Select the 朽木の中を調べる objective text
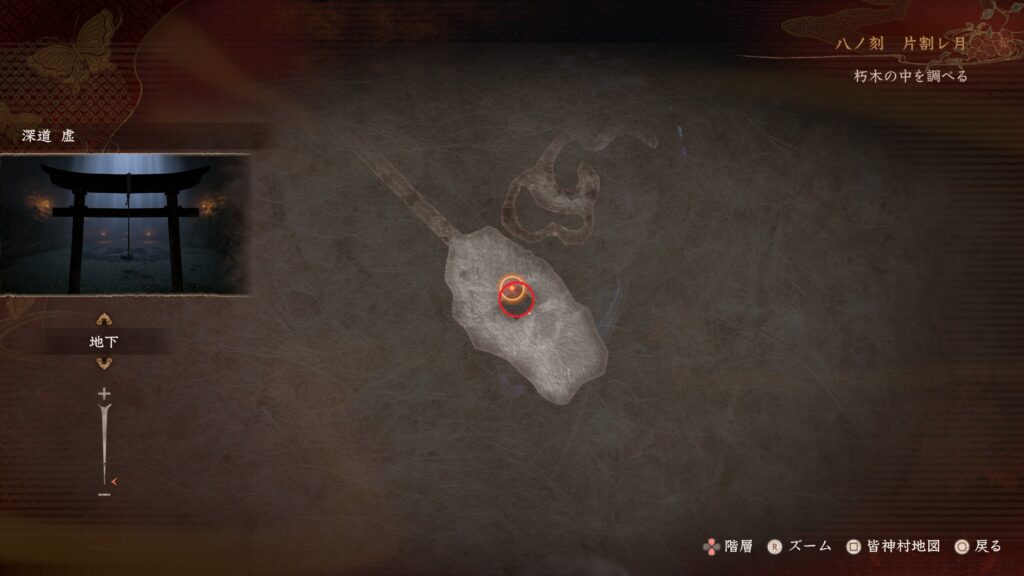Viewport: 1024px width, 576px height. coord(904,76)
